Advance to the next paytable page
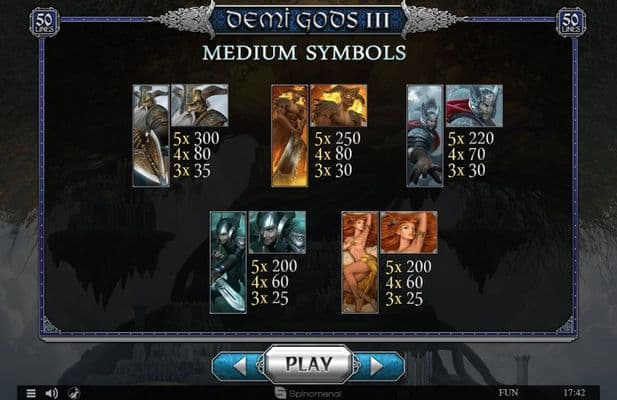The height and width of the screenshot is (400, 617). point(378,366)
